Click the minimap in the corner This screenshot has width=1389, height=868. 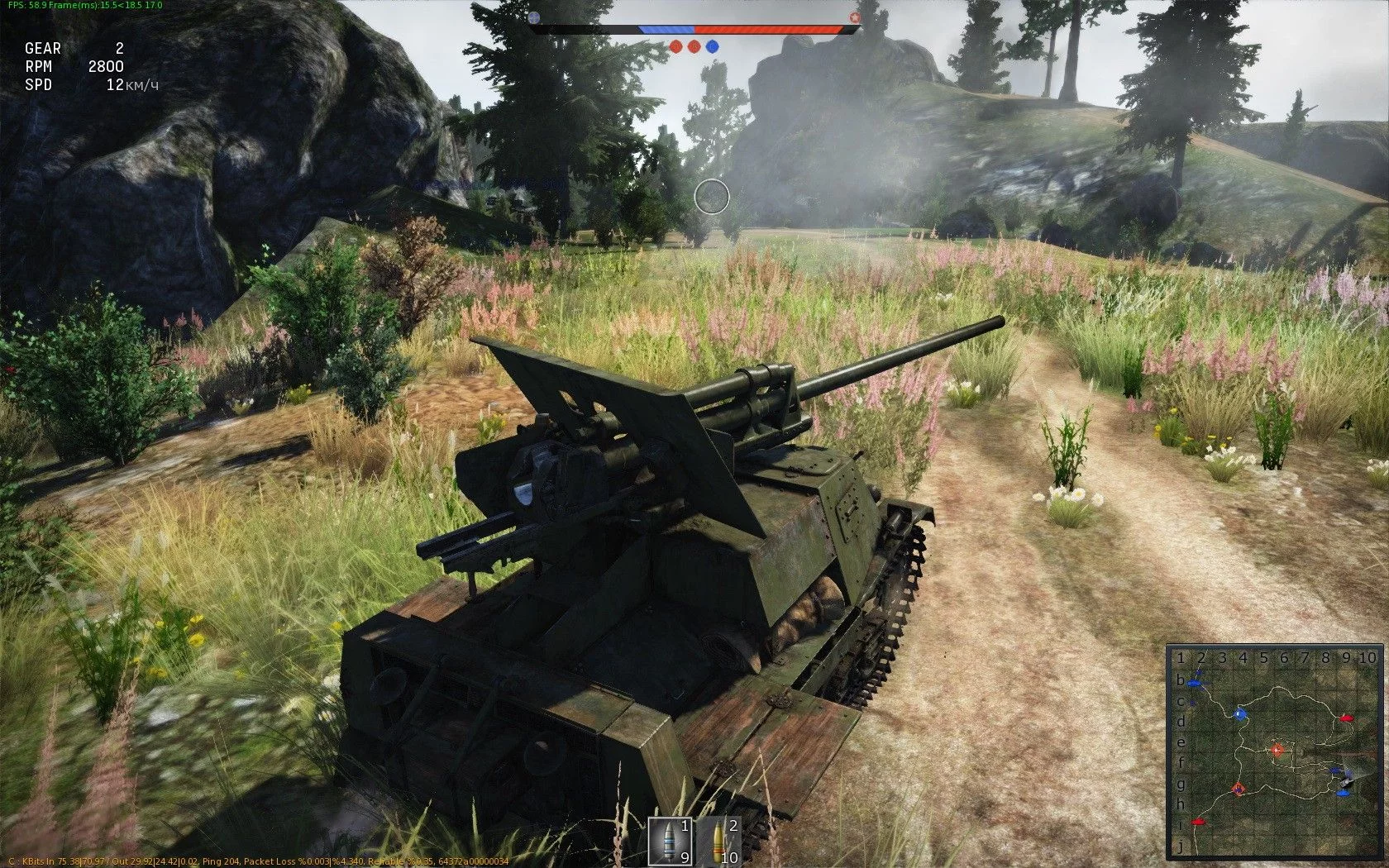(x=1273, y=752)
